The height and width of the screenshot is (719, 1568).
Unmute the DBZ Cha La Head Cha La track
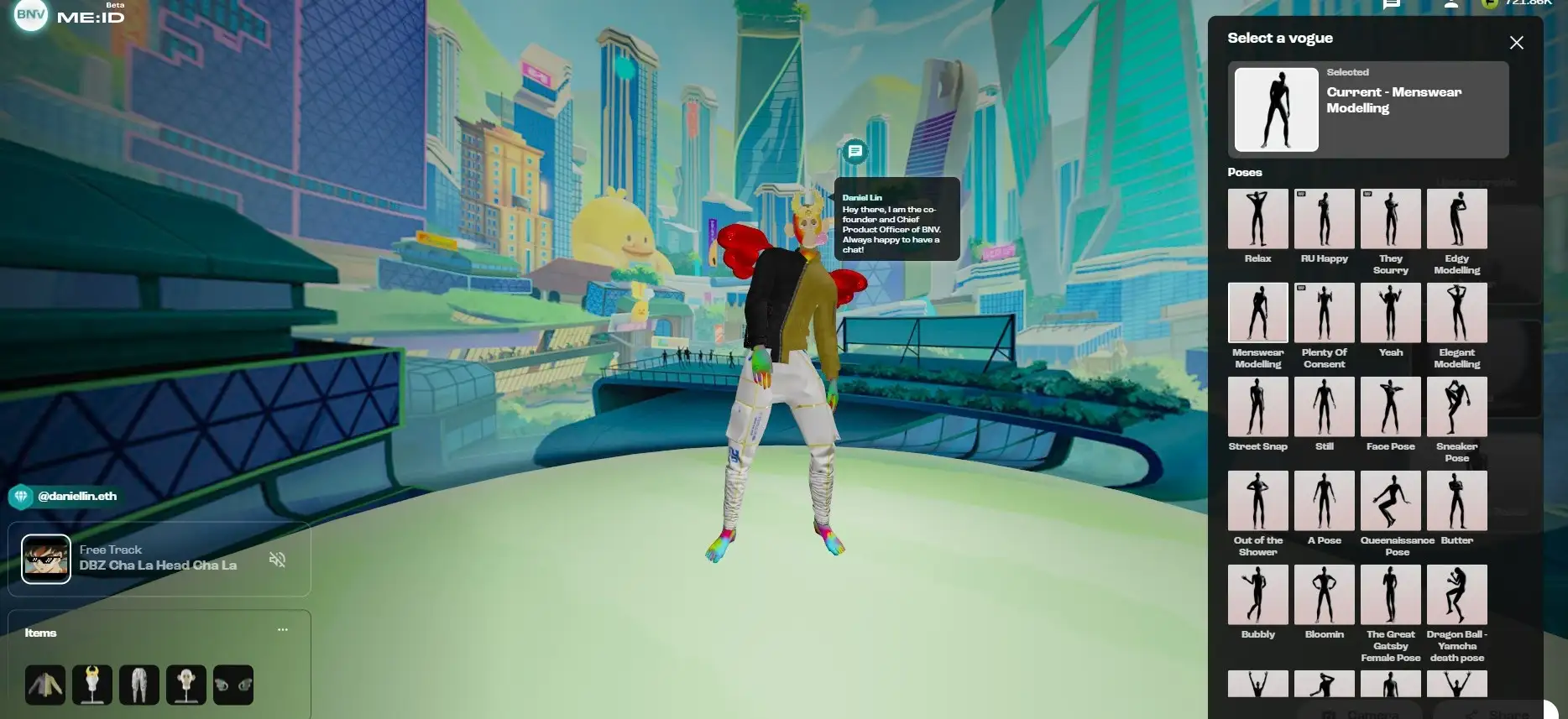[x=277, y=559]
